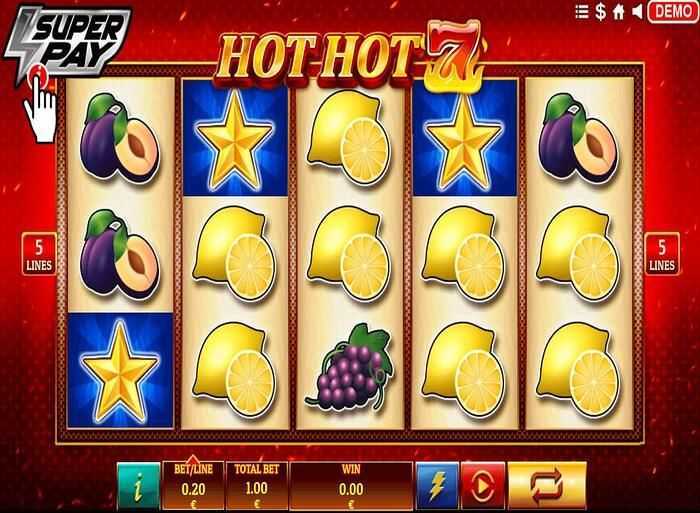Open the list menu icon
Image resolution: width=700 pixels, height=513 pixels.
click(x=582, y=12)
